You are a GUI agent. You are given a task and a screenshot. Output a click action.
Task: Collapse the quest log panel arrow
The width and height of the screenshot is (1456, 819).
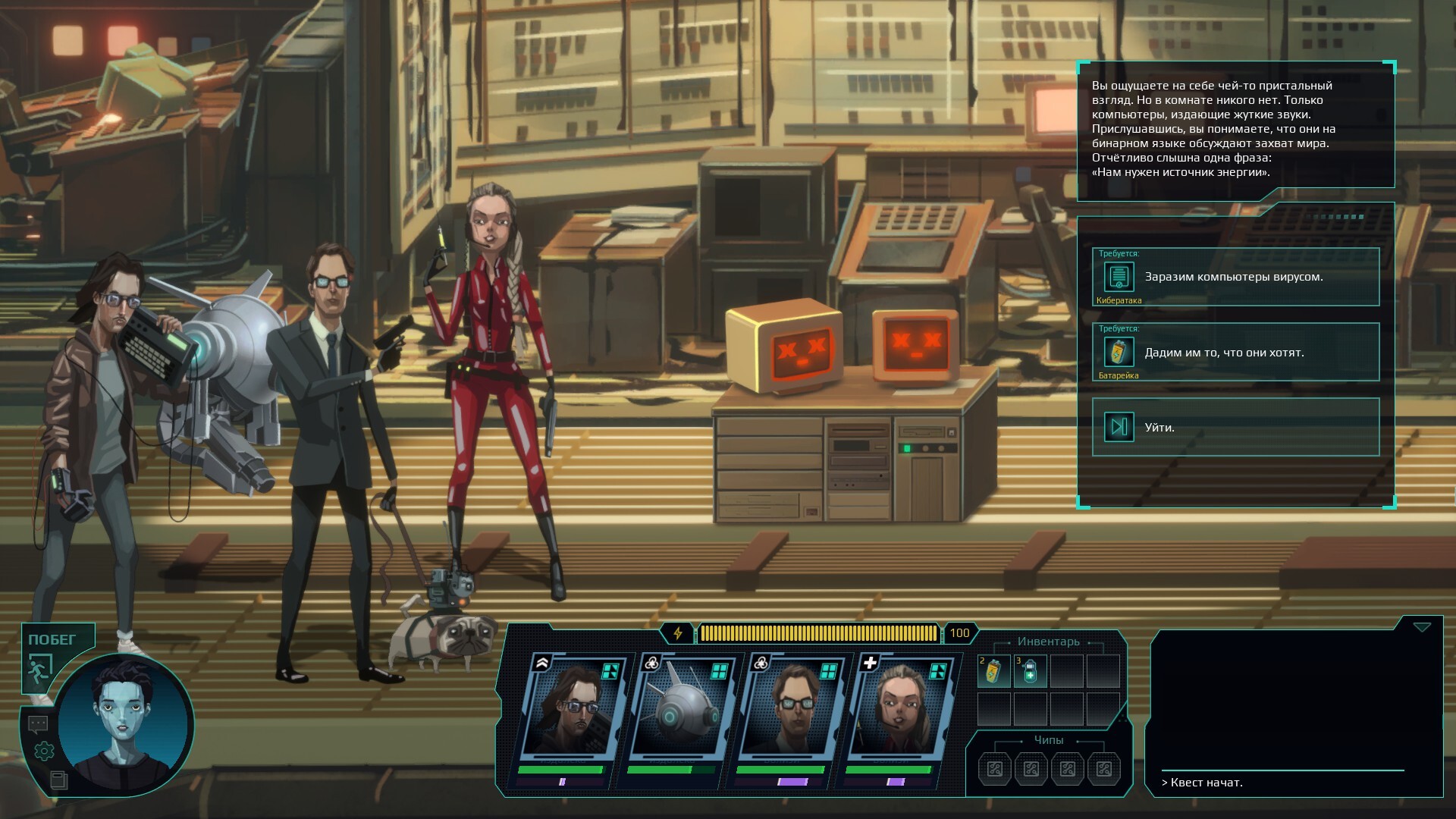(1422, 627)
